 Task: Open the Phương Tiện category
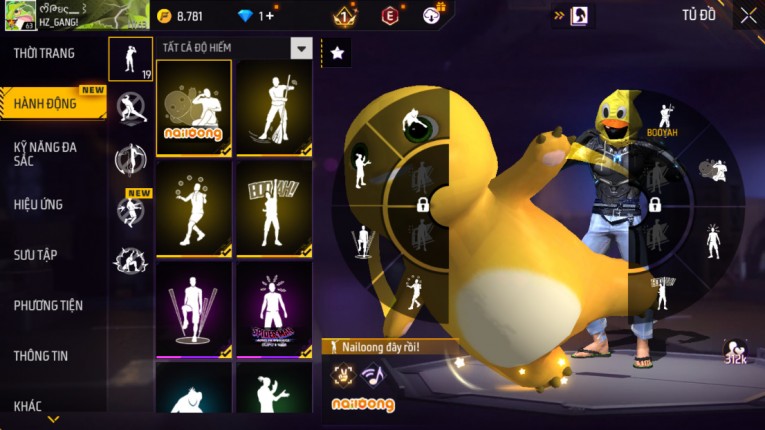48,305
